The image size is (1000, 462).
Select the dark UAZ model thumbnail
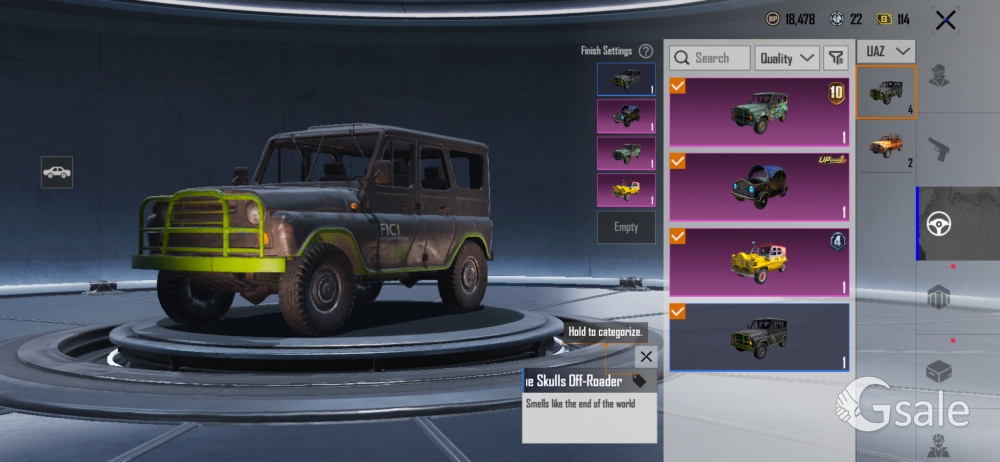click(886, 92)
